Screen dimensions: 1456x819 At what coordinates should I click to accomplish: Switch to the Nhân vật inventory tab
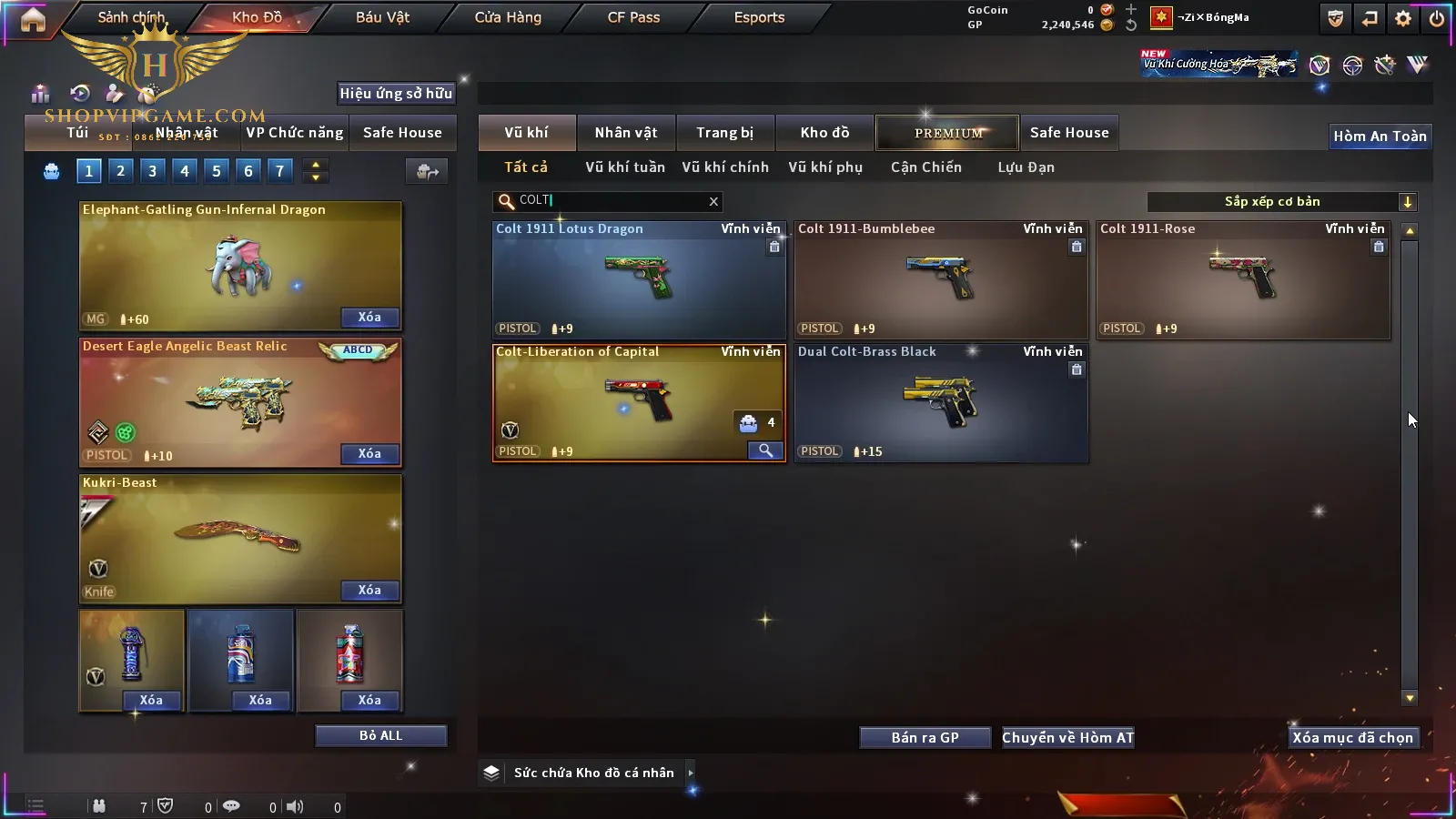click(x=626, y=133)
